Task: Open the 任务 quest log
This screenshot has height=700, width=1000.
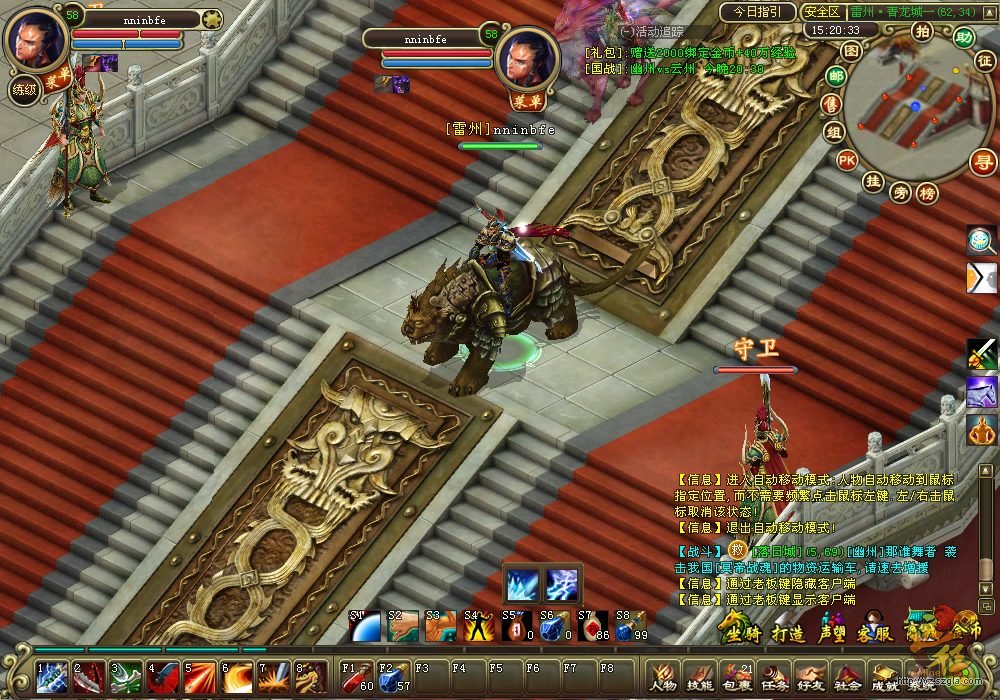Action: tap(774, 678)
